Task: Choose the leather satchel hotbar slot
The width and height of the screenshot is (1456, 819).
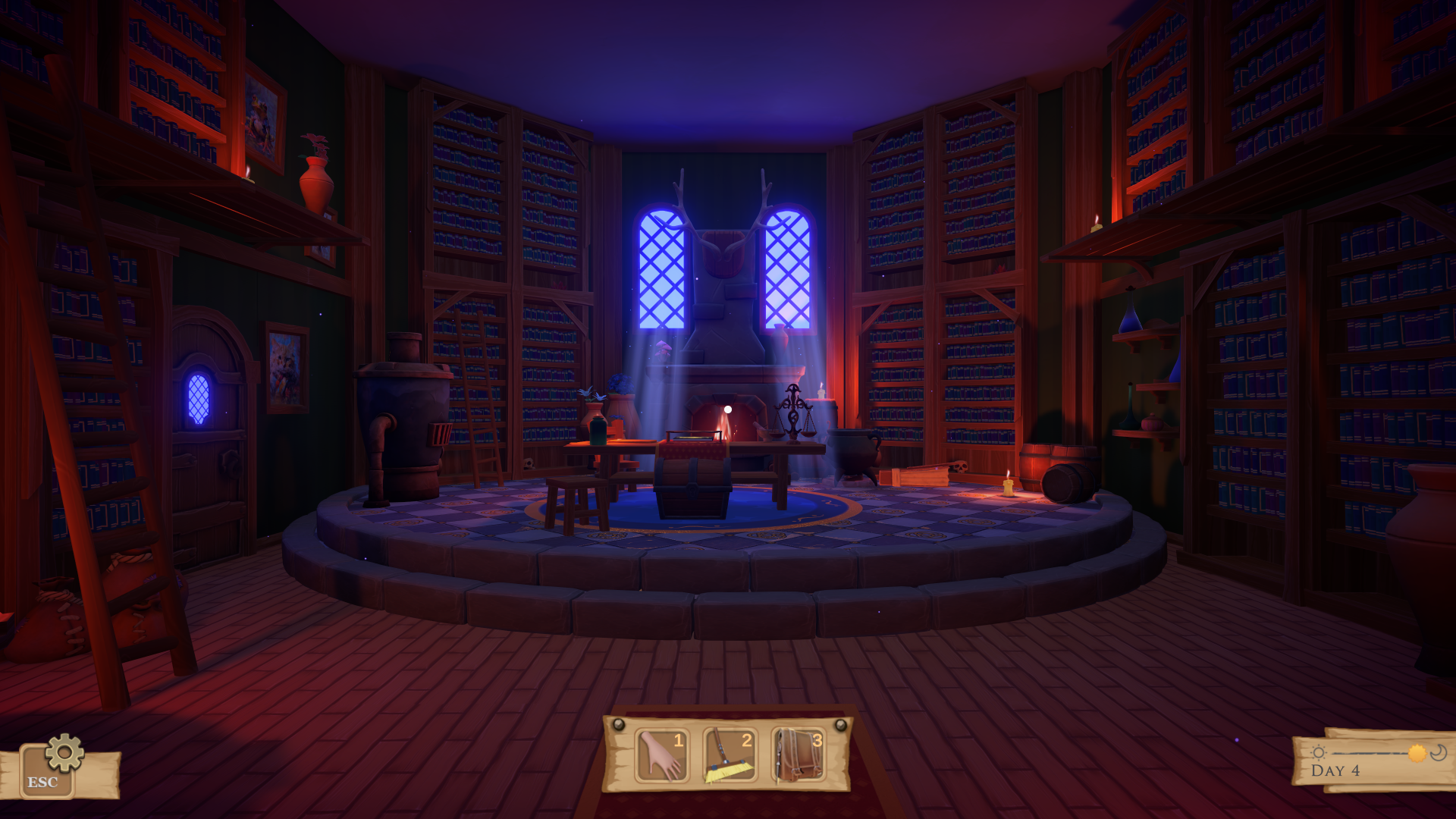Action: point(798,755)
